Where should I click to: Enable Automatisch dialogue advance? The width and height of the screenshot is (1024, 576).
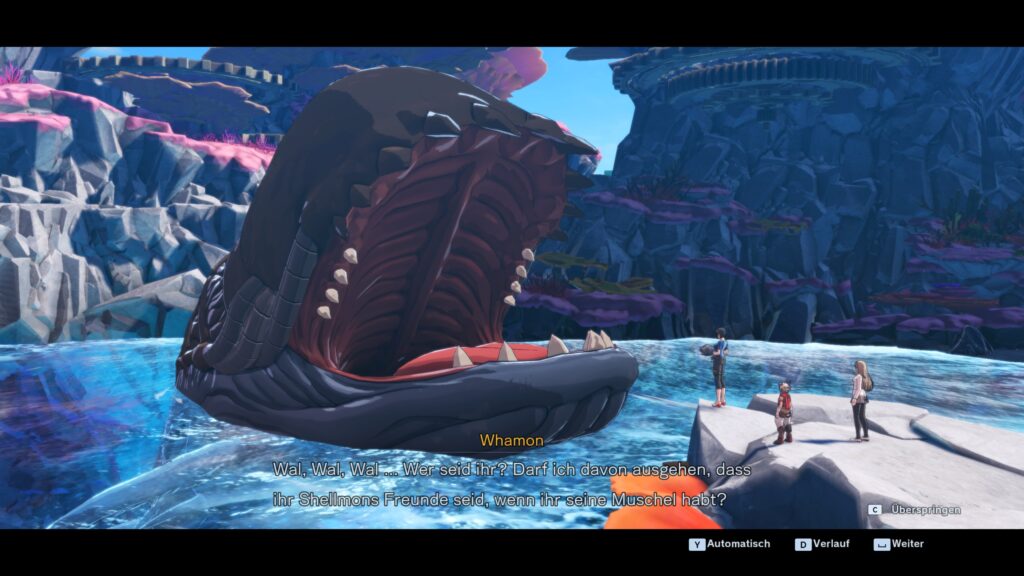coord(729,544)
